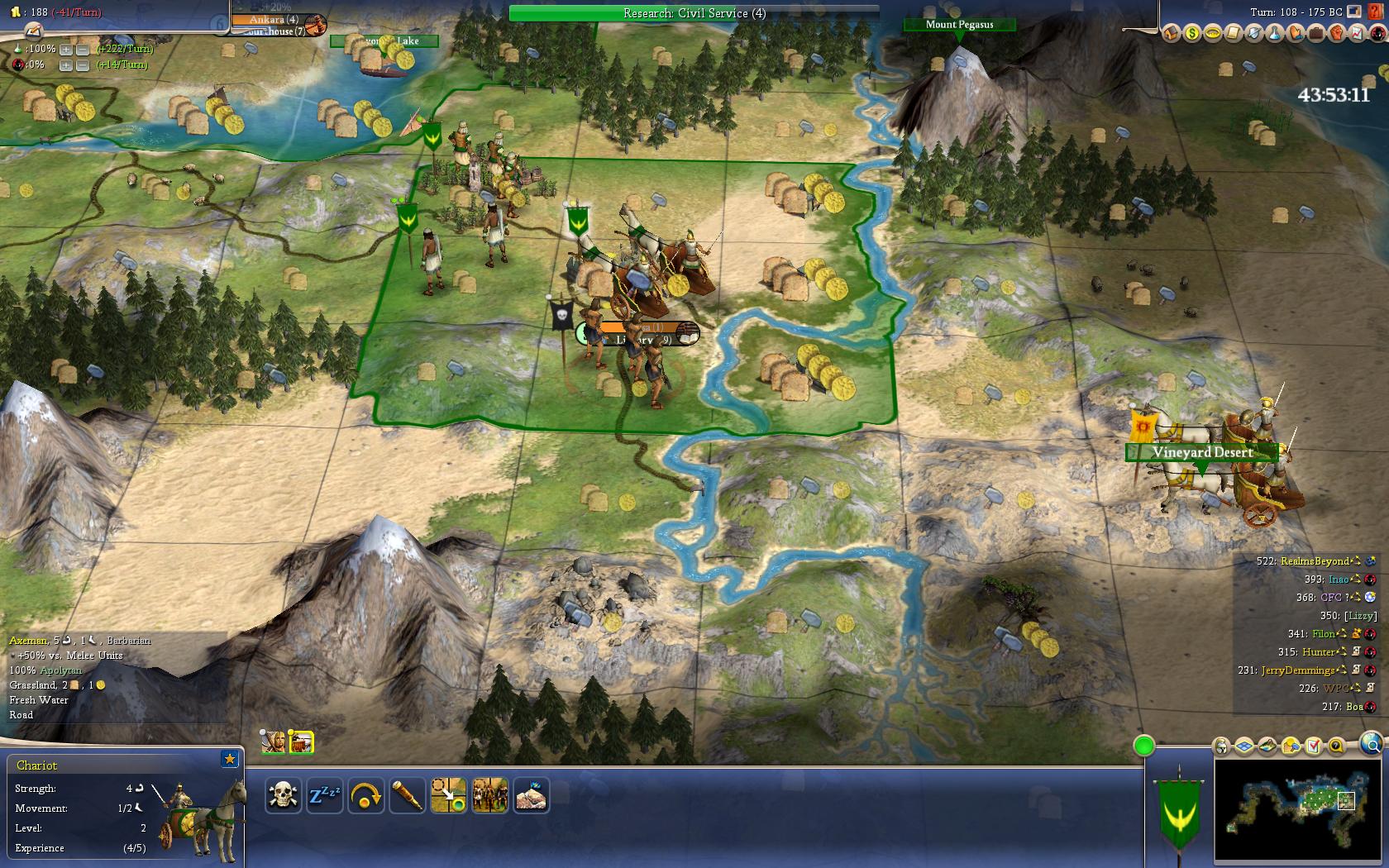Open the main menu monitor icon
1389x868 pixels.
(1353, 12)
